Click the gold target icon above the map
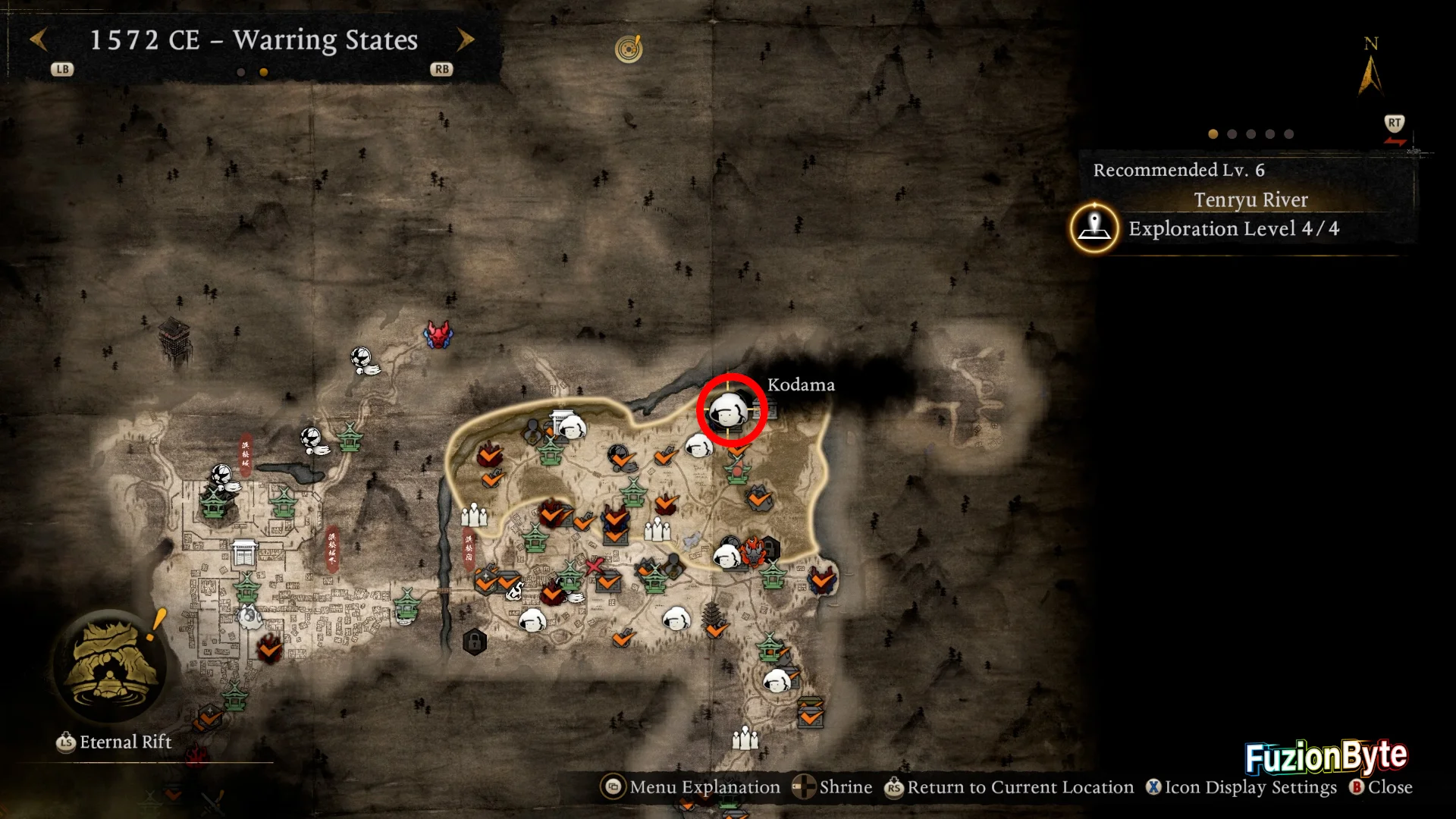 tap(629, 49)
